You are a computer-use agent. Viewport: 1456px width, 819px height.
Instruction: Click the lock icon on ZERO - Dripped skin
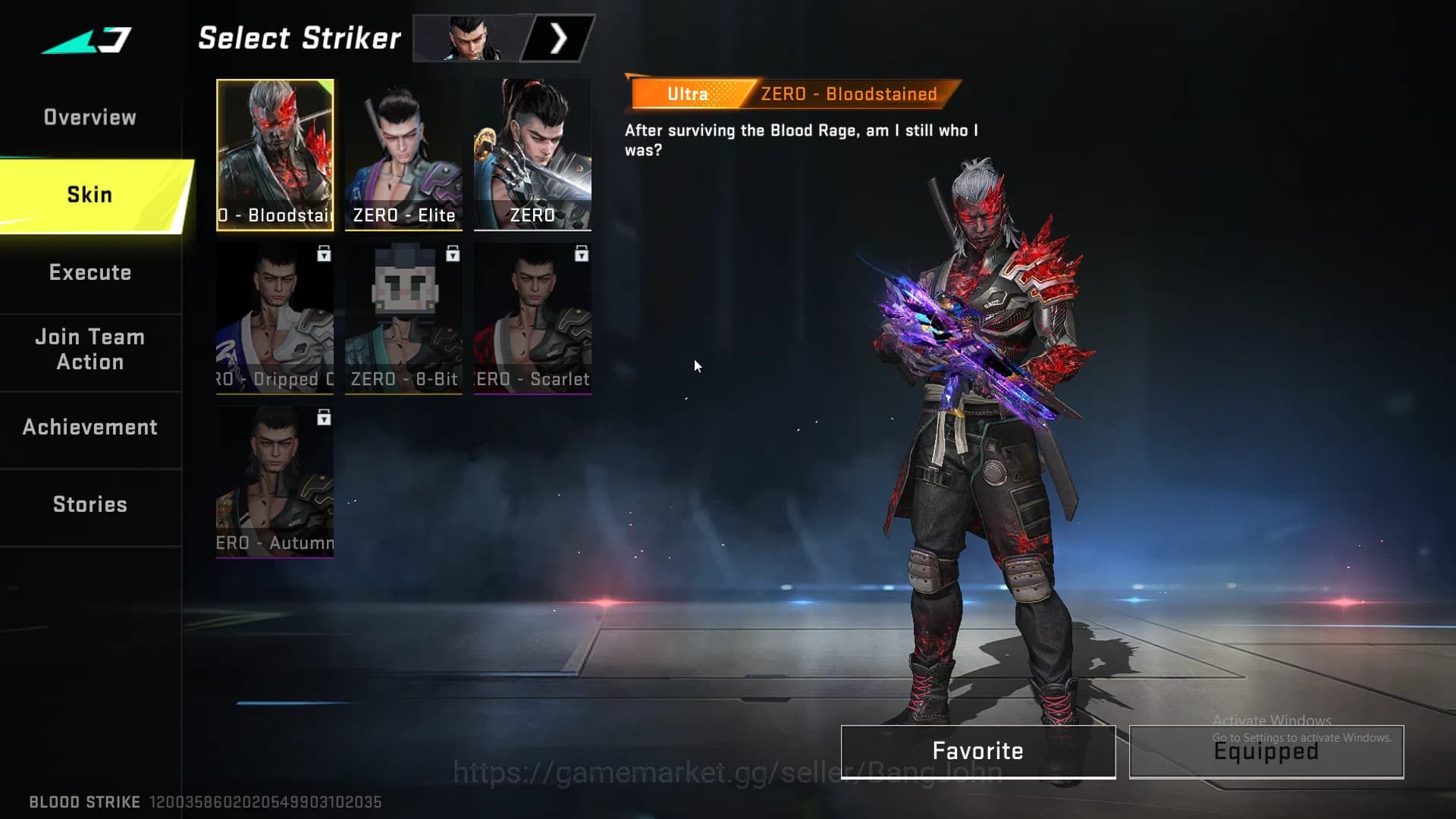click(x=325, y=256)
